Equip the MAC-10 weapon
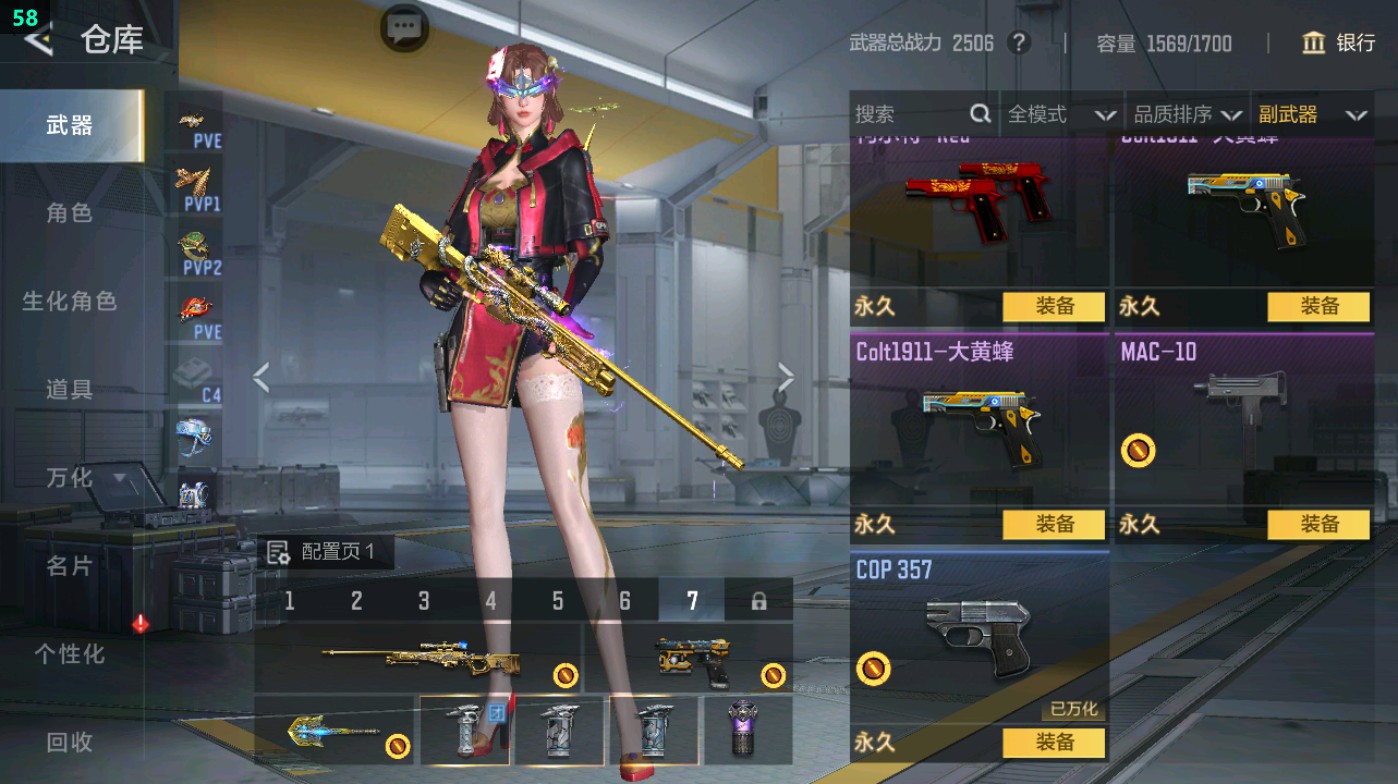 (1320, 524)
